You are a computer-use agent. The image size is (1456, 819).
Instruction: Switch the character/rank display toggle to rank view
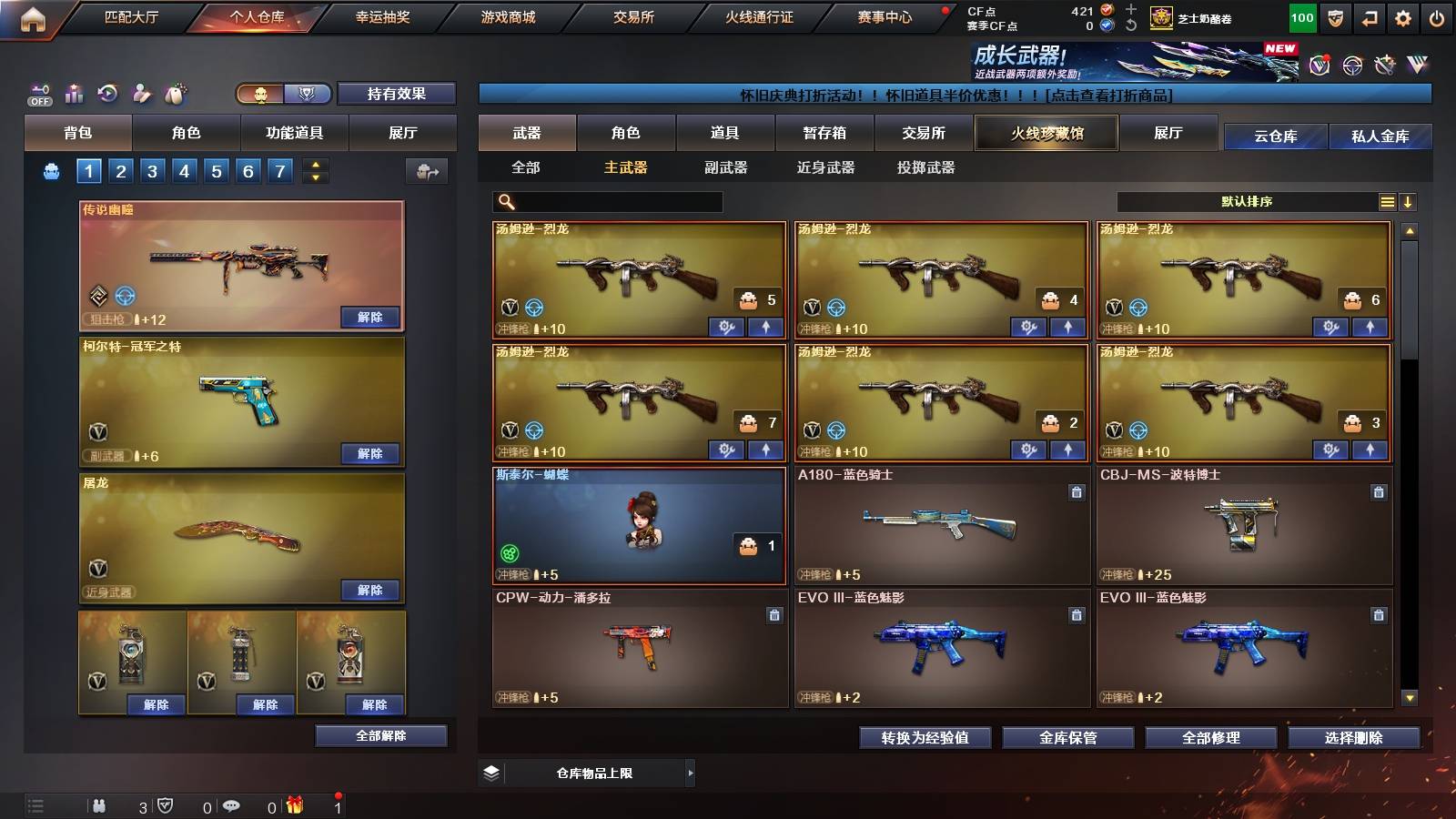(308, 95)
